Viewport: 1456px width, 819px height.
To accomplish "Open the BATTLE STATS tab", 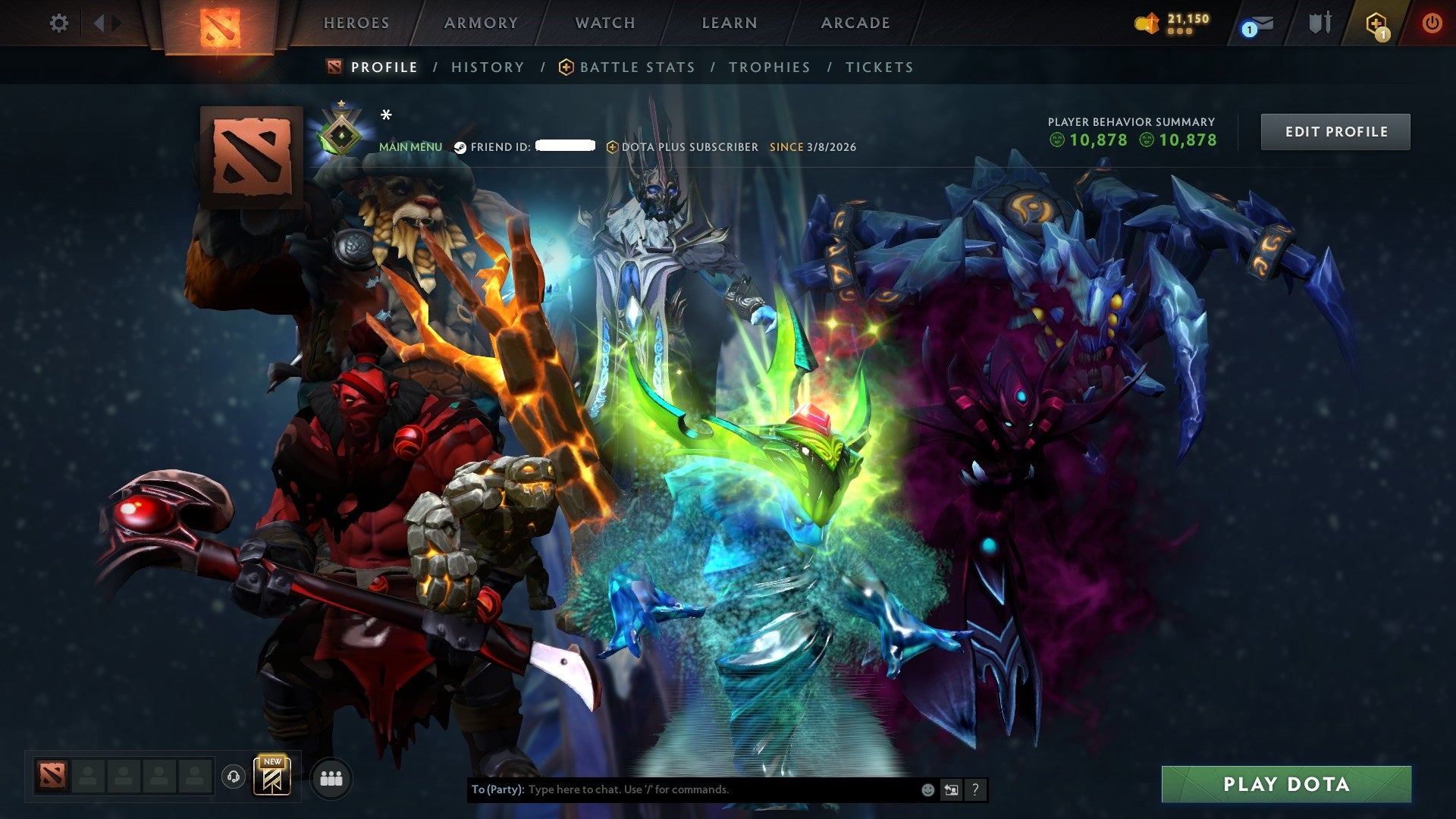I will (x=635, y=67).
